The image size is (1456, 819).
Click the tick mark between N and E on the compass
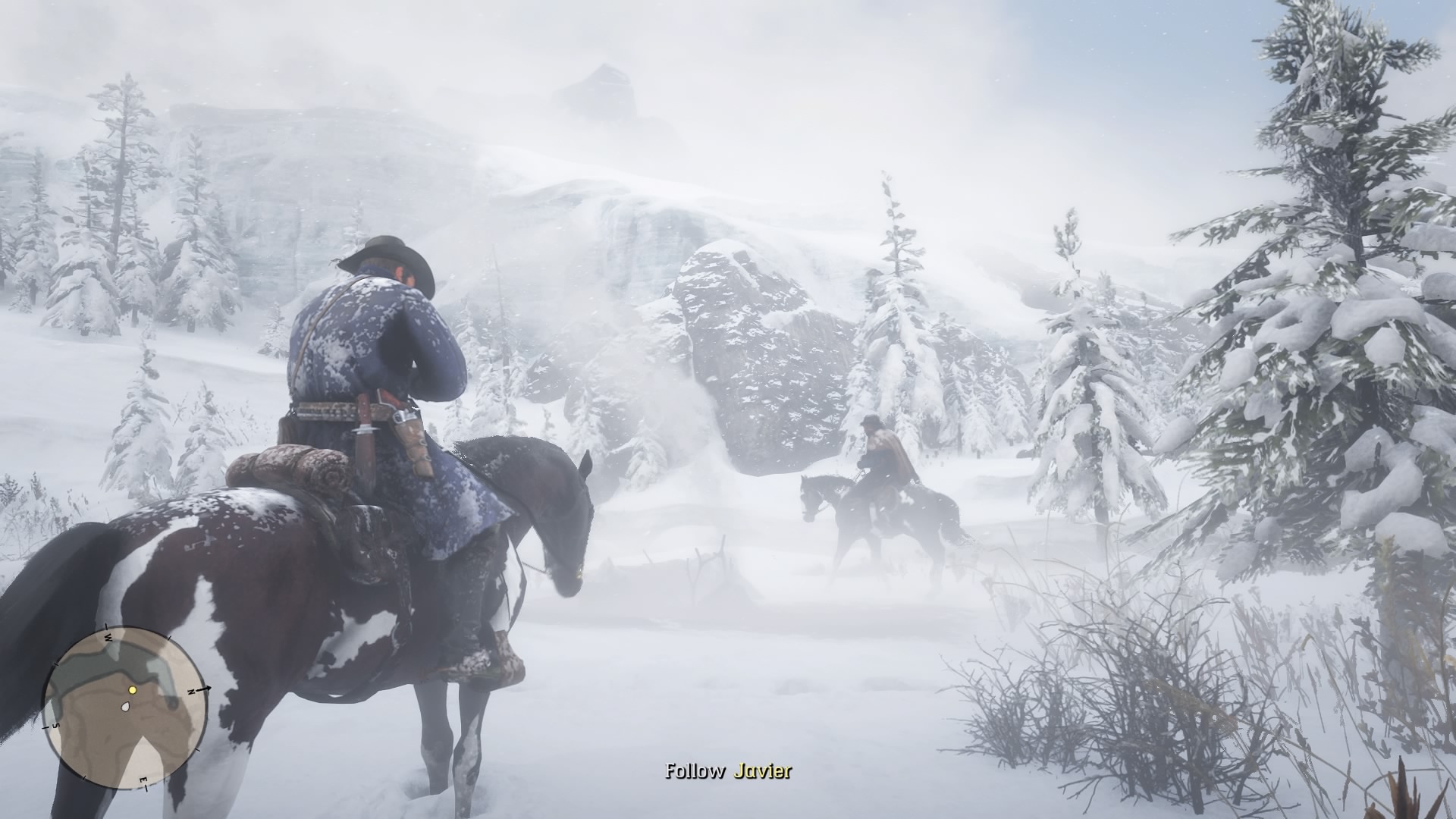[197, 751]
